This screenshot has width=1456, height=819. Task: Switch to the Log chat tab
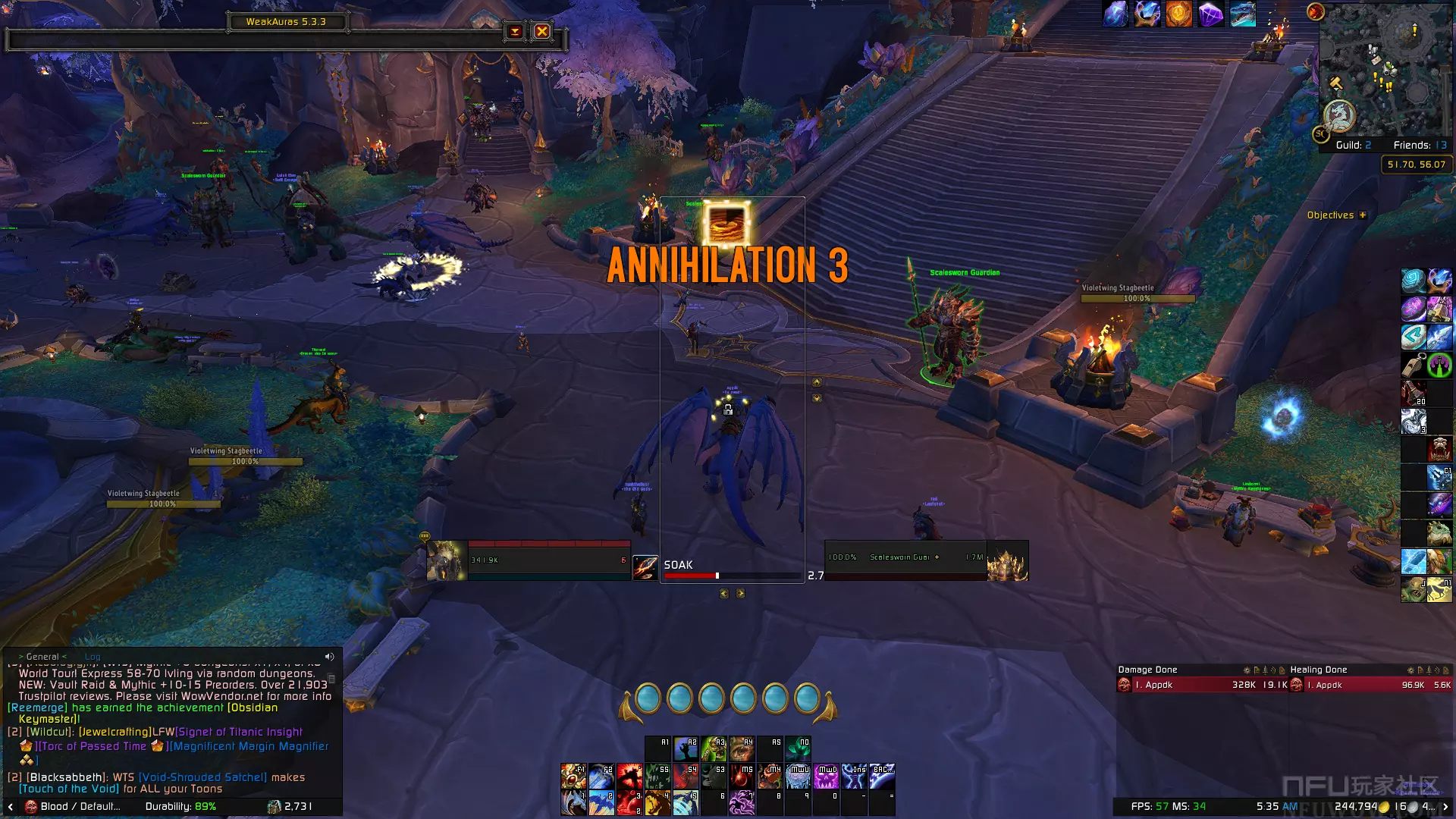pyautogui.click(x=93, y=657)
